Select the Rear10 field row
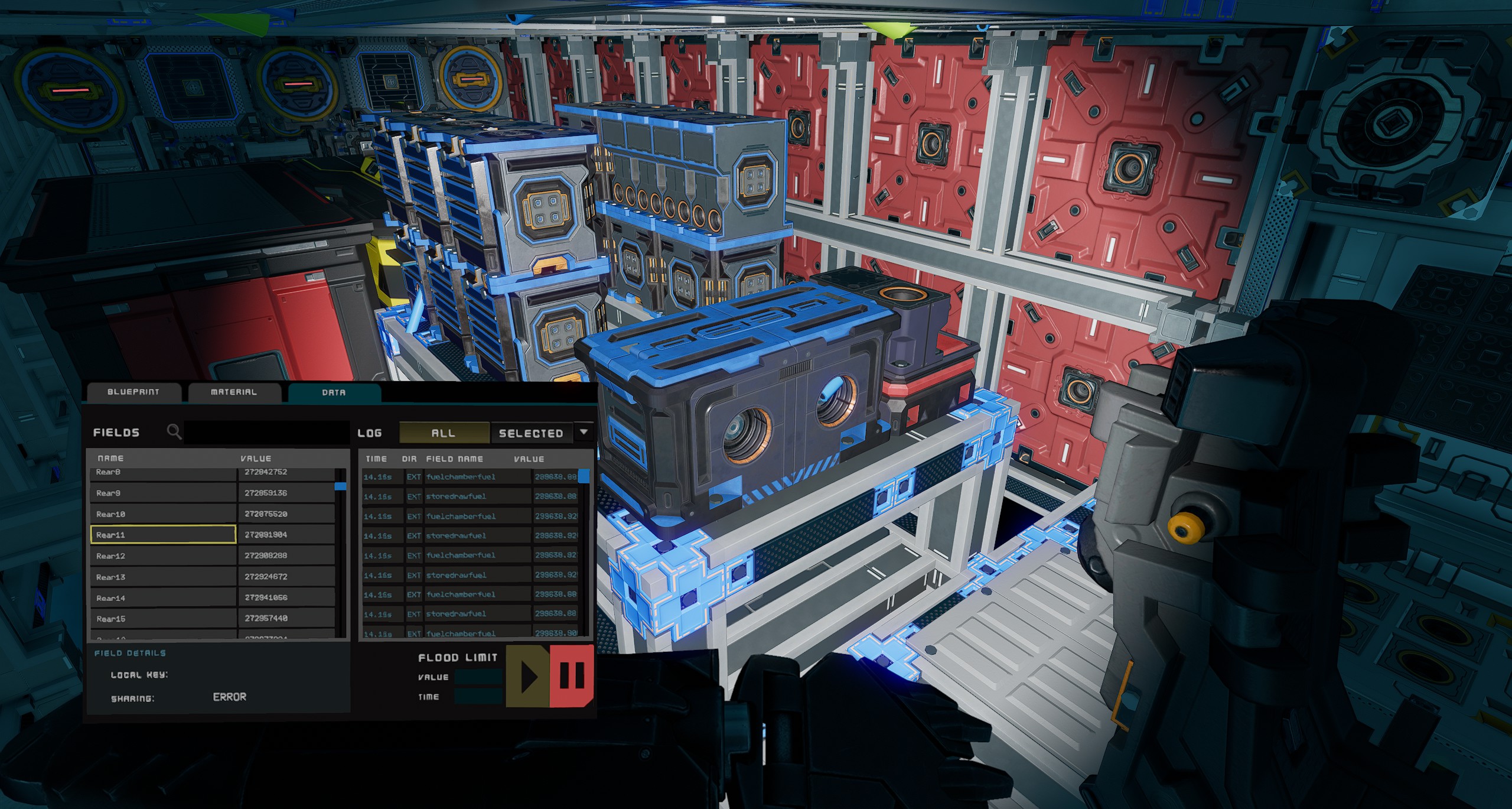Screen dimensions: 1512x809 click(x=163, y=514)
